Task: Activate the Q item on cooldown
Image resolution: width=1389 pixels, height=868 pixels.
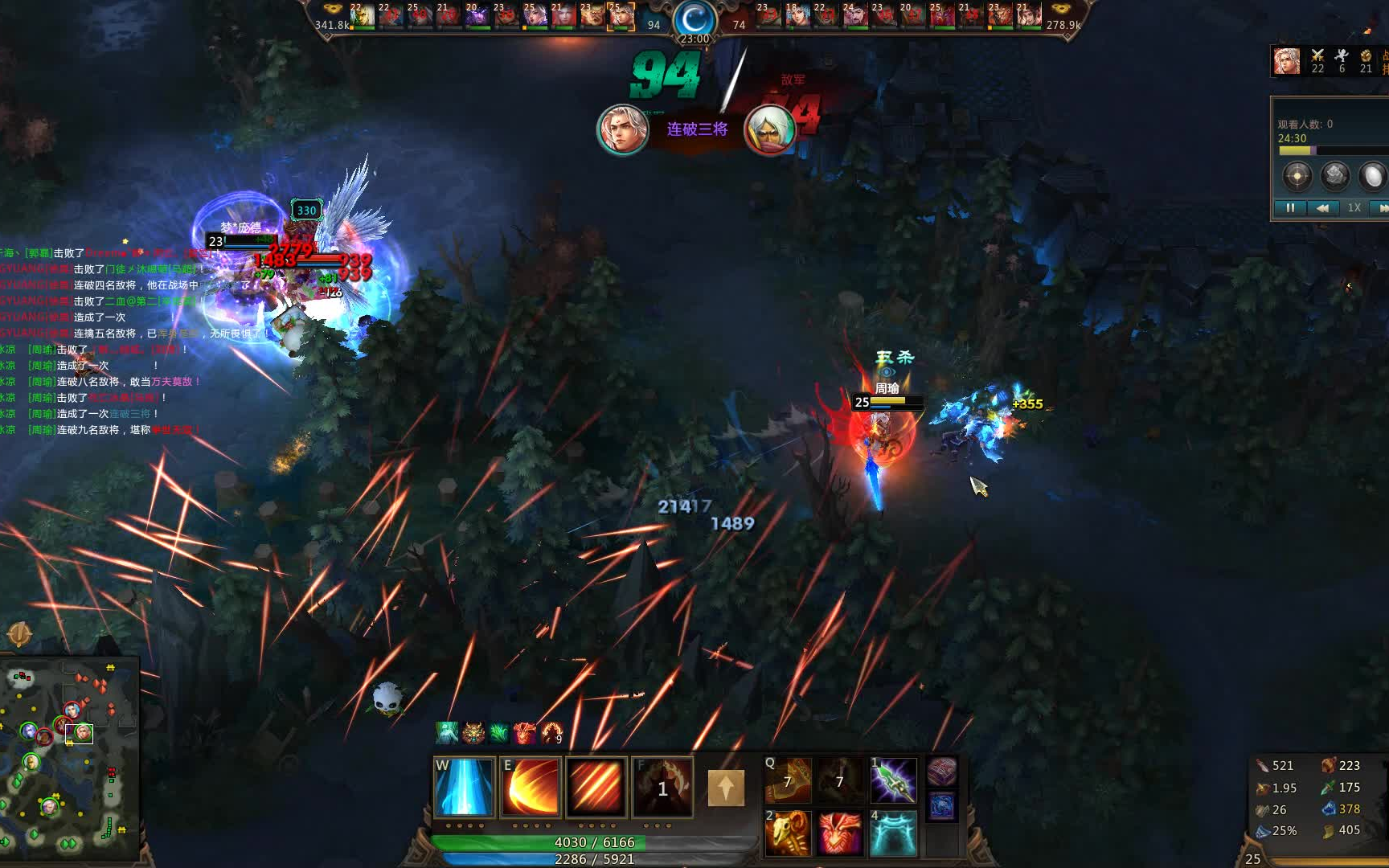Action: [x=787, y=780]
